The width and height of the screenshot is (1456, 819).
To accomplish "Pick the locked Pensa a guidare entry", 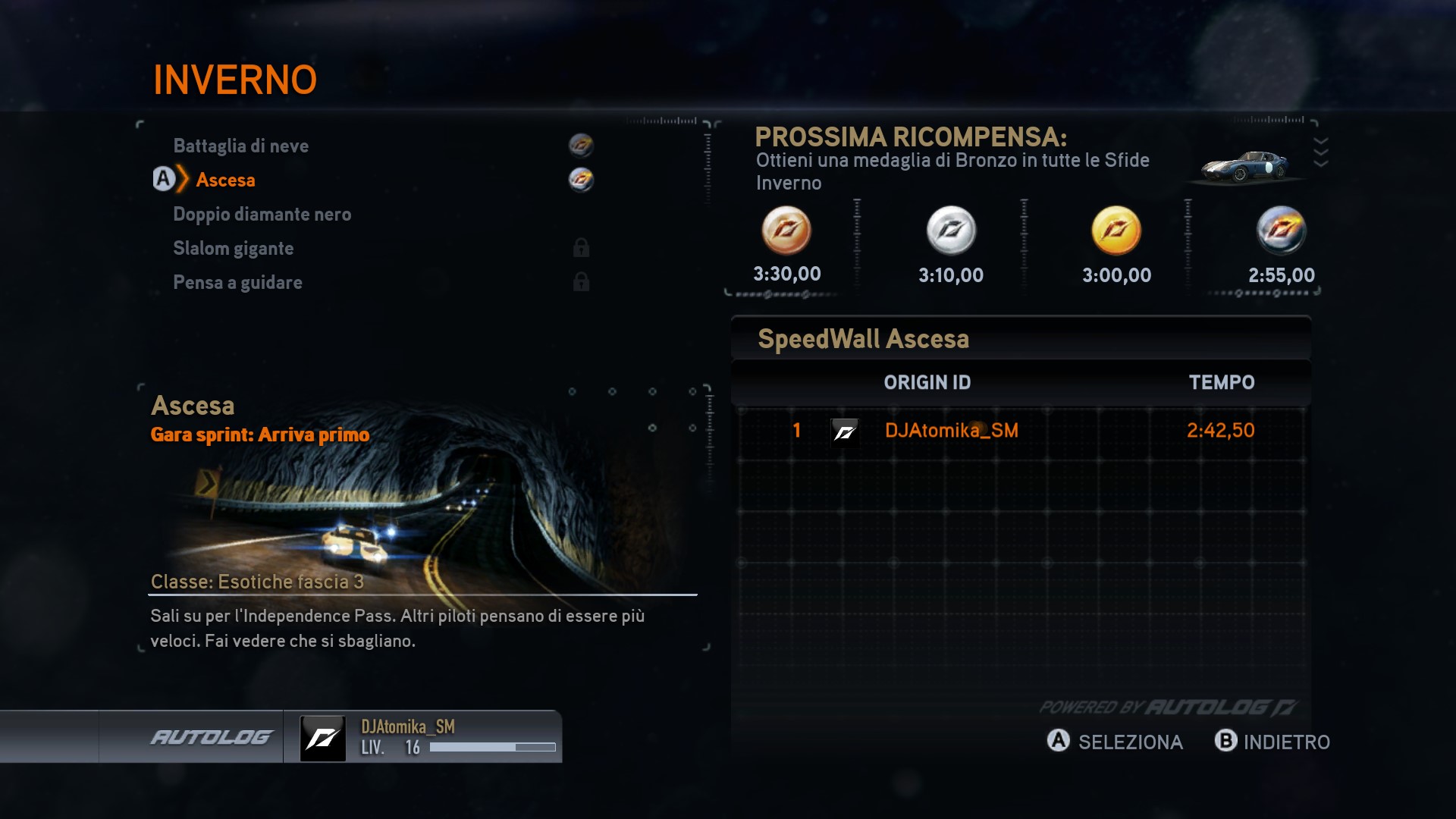I will click(x=237, y=282).
